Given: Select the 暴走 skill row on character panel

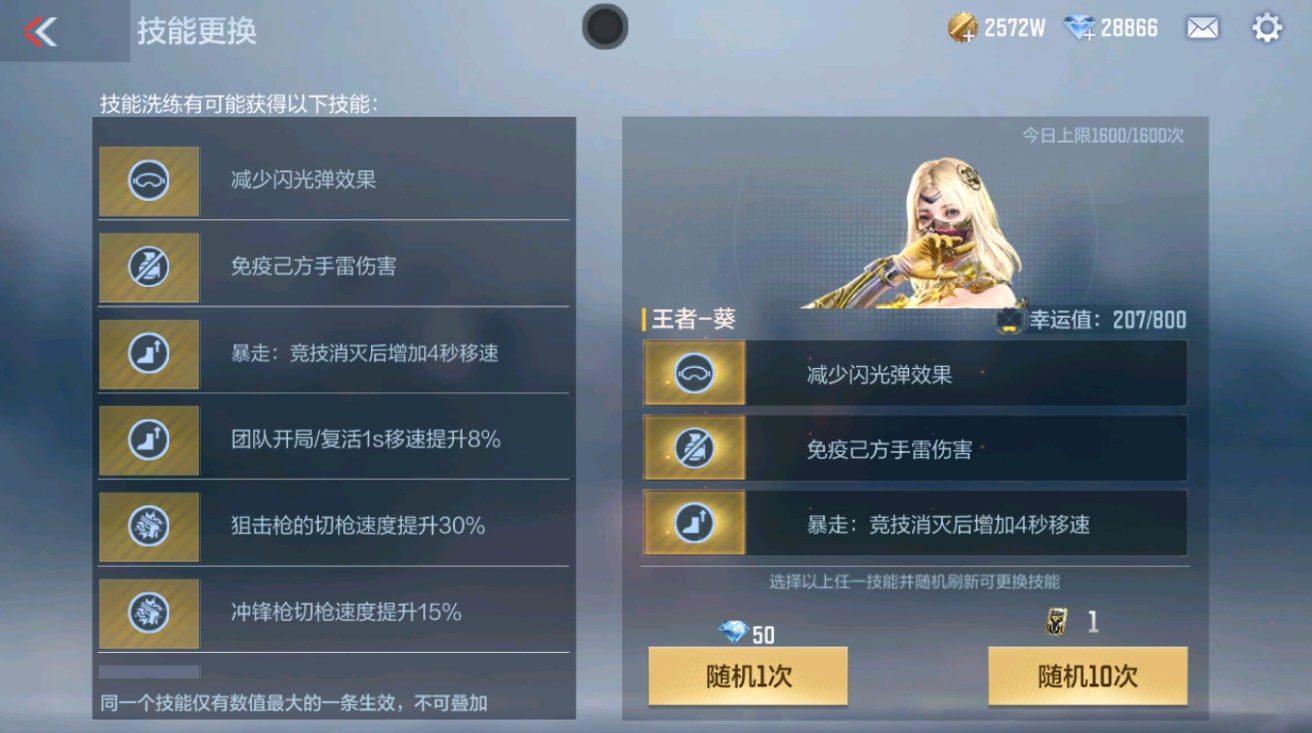Looking at the screenshot, I should (915, 523).
